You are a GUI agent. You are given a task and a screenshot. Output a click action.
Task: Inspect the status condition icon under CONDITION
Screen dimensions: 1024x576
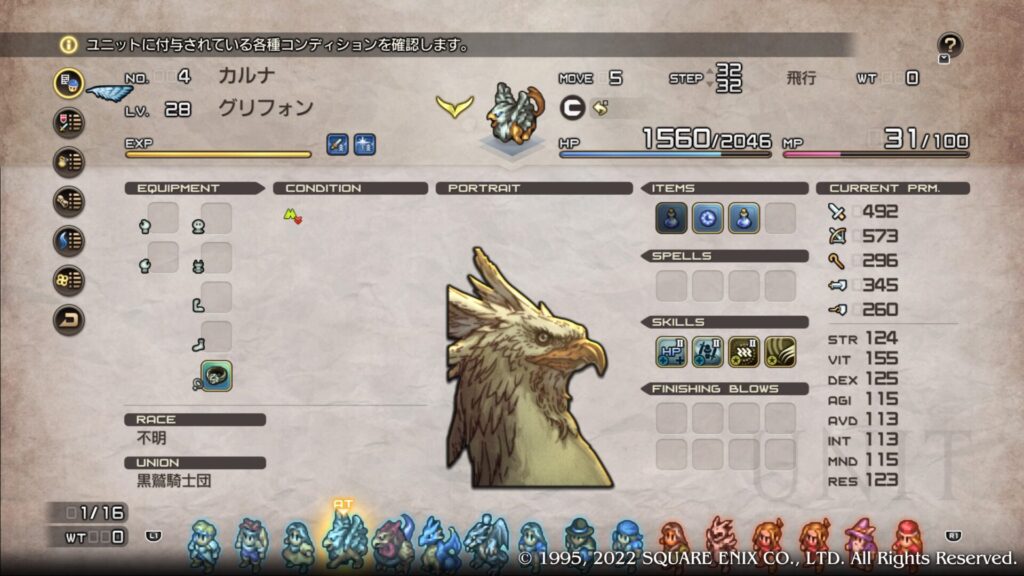point(292,215)
